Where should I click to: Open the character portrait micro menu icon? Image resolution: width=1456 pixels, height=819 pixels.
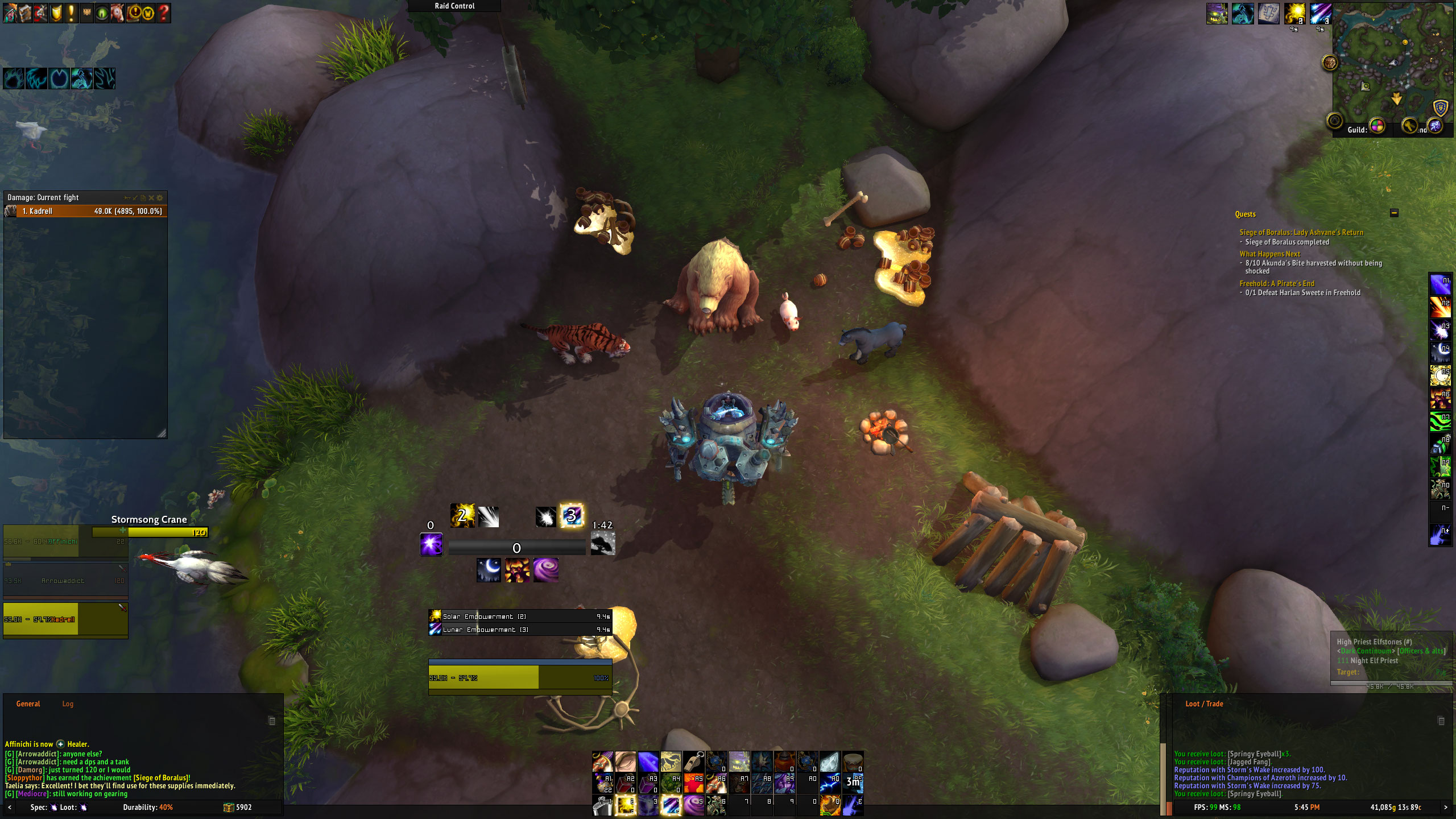(10, 13)
